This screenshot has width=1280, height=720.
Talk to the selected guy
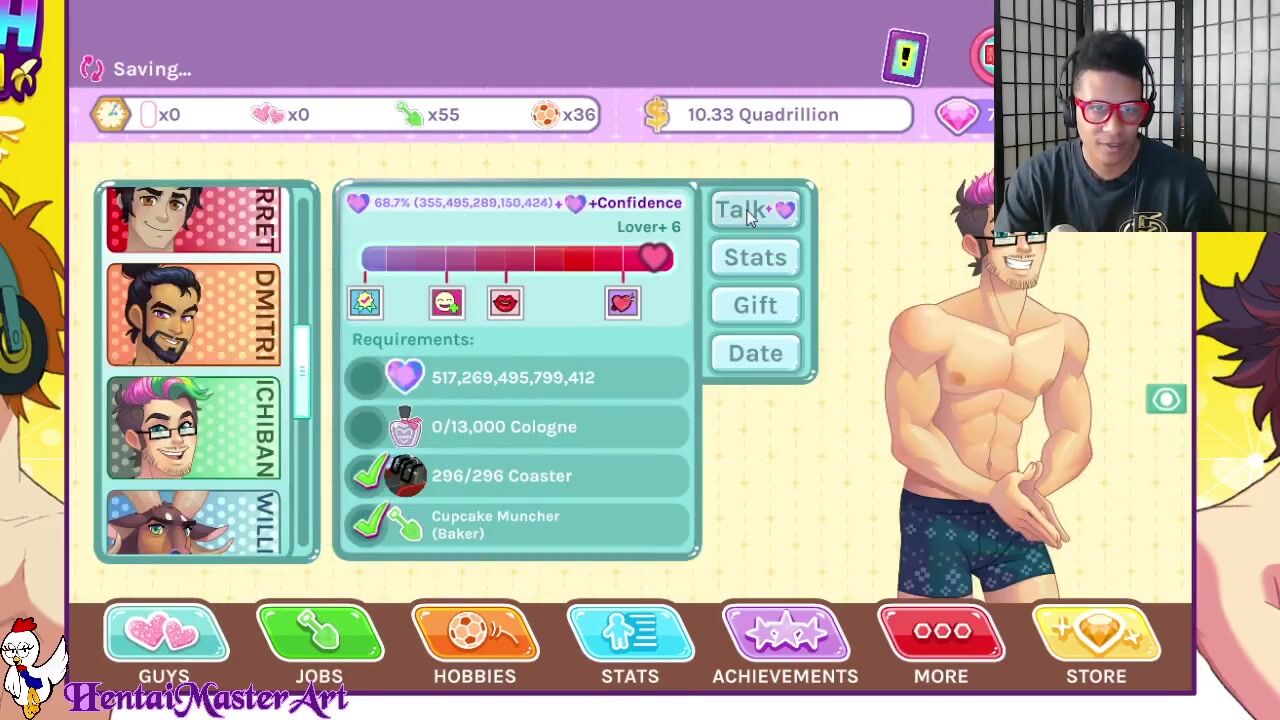pyautogui.click(x=755, y=210)
